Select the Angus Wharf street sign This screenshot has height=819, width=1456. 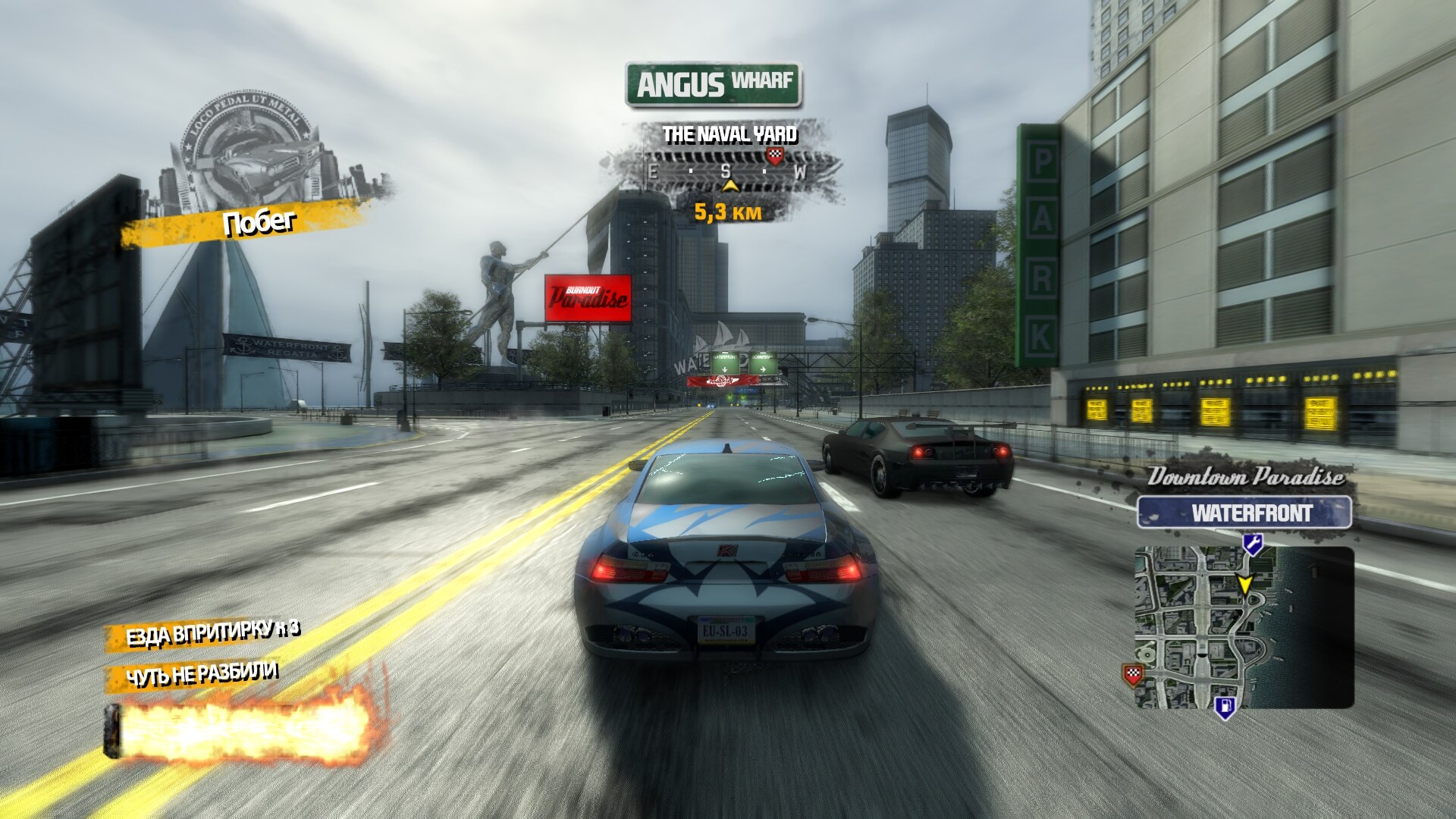pos(713,84)
